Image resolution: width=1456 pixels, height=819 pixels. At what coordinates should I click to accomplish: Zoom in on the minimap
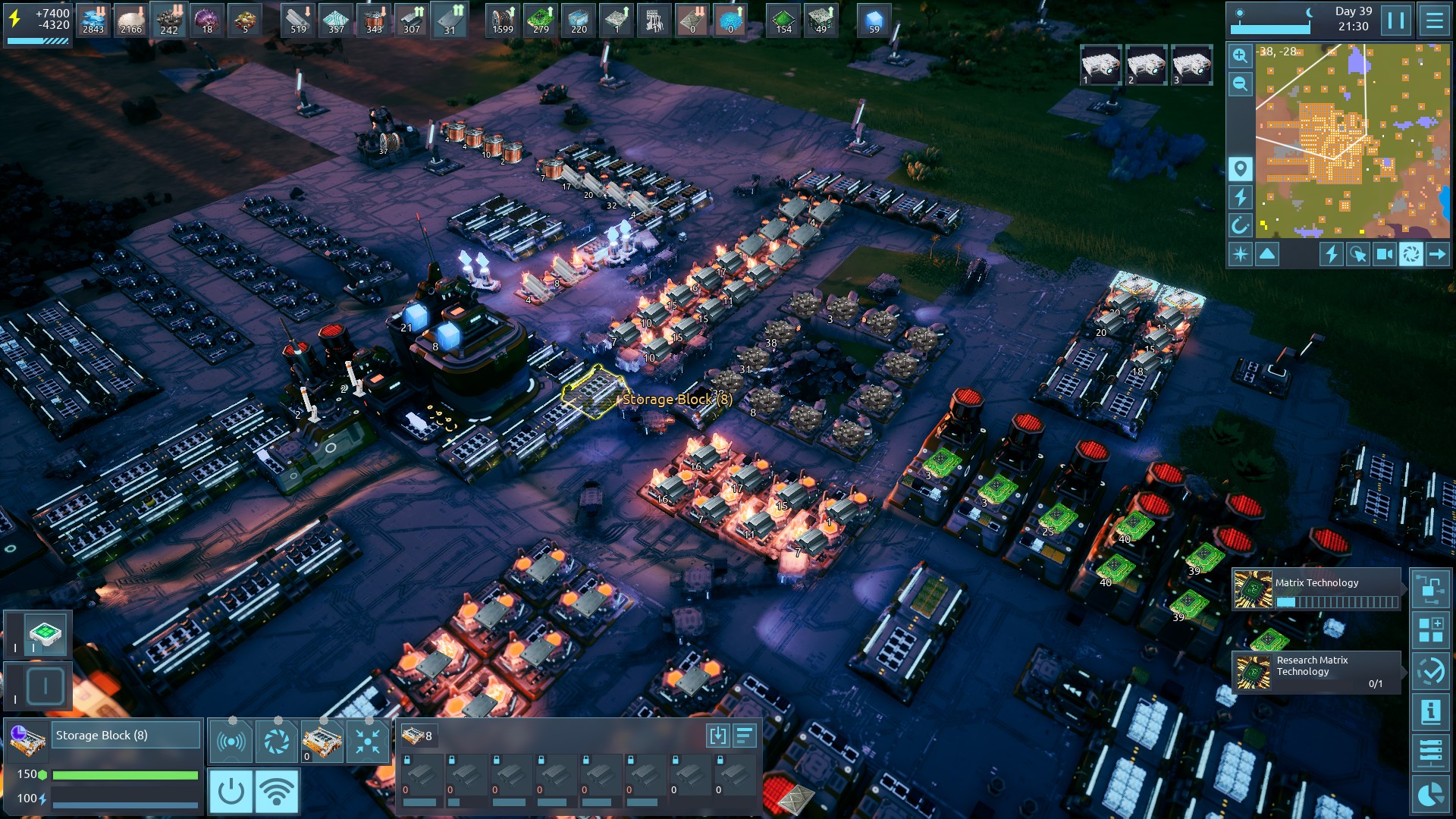click(x=1240, y=56)
